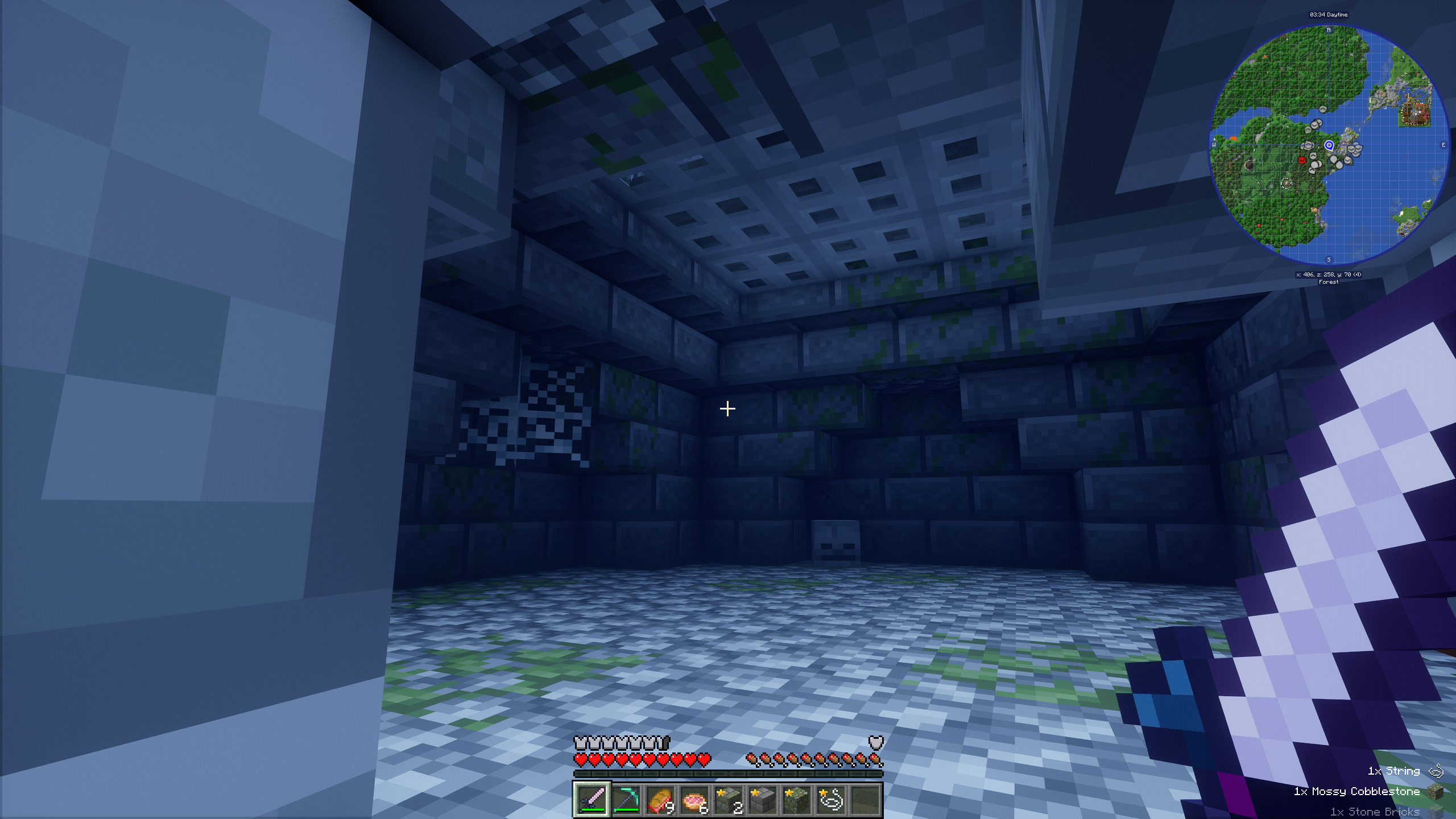Click the Forest biome label under the minimap
The height and width of the screenshot is (819, 1456).
[1329, 282]
